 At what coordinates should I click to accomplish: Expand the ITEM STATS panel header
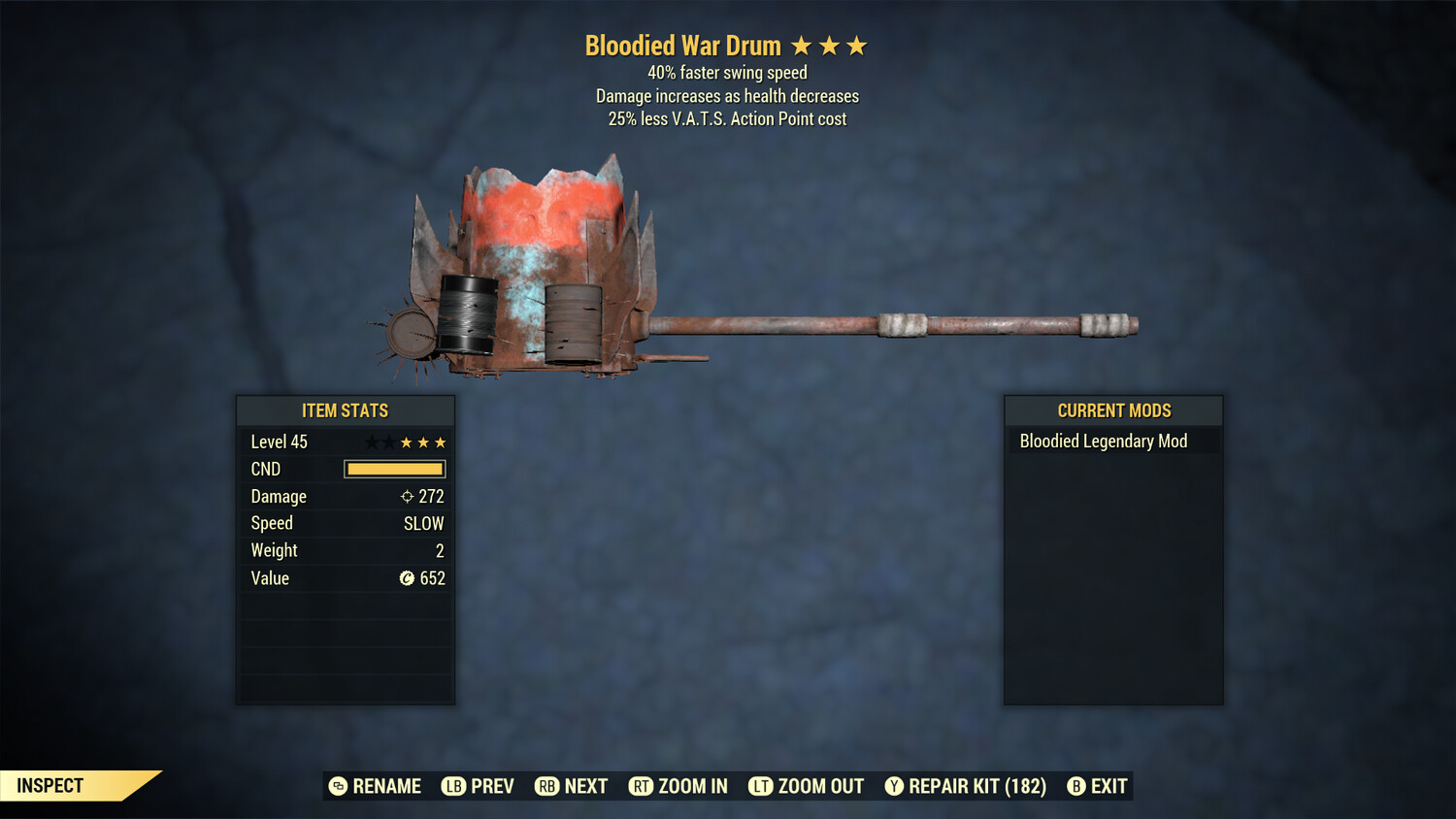tap(346, 410)
